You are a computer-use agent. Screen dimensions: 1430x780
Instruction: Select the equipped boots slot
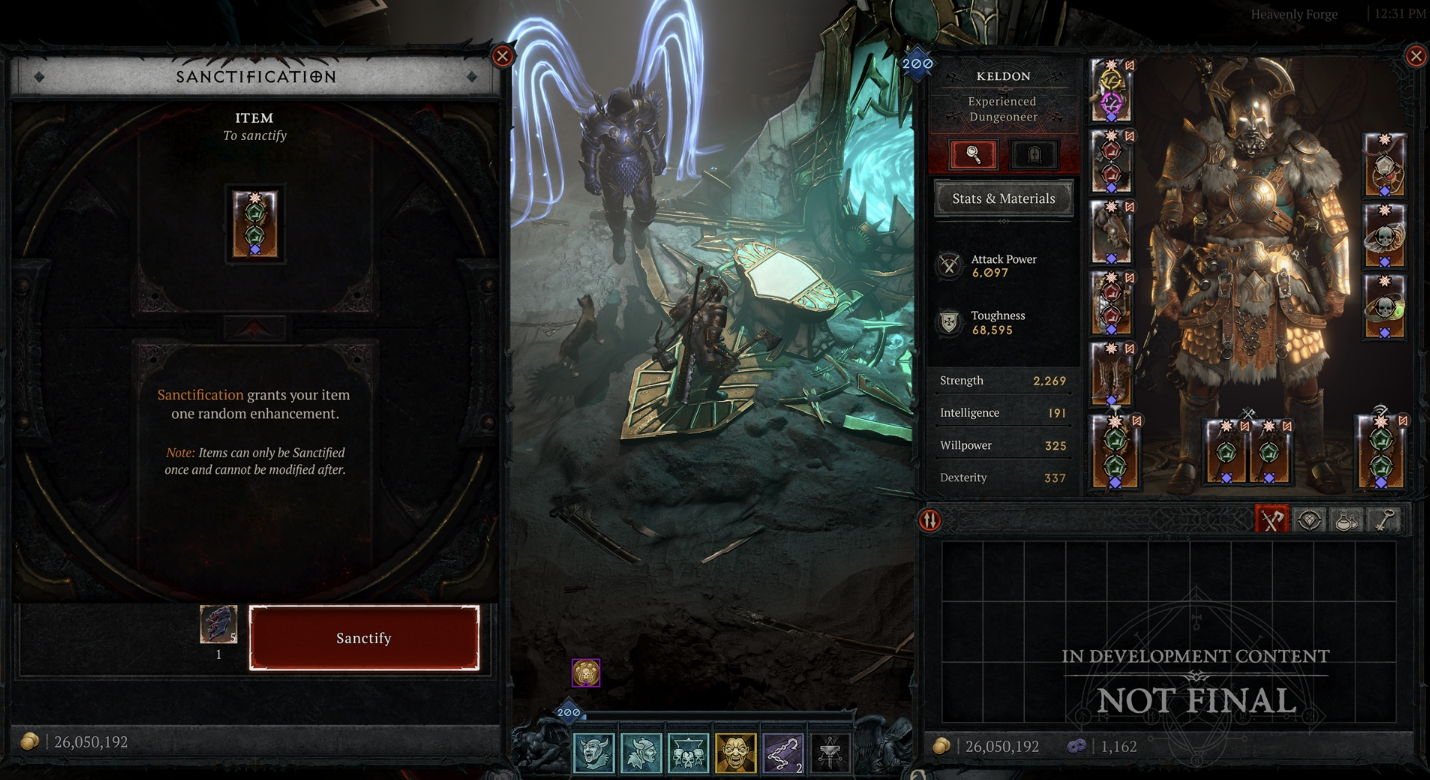click(1112, 372)
